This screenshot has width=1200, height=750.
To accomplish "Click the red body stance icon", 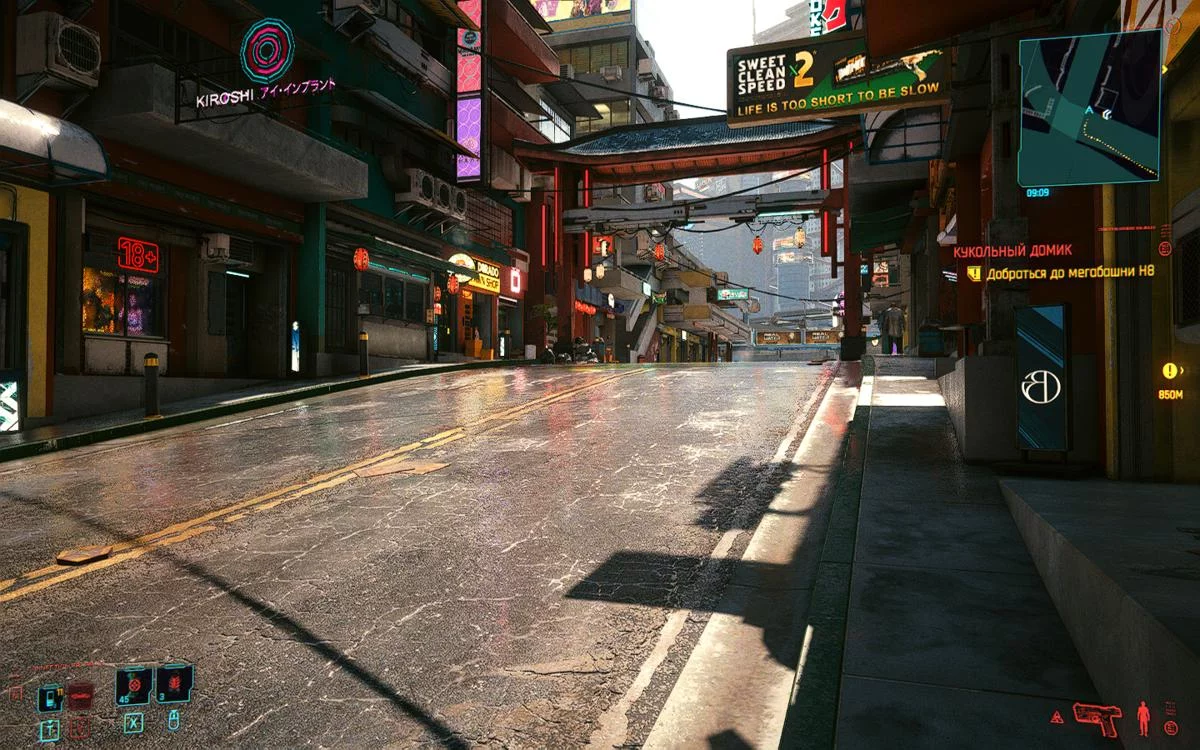I will click(x=1143, y=717).
